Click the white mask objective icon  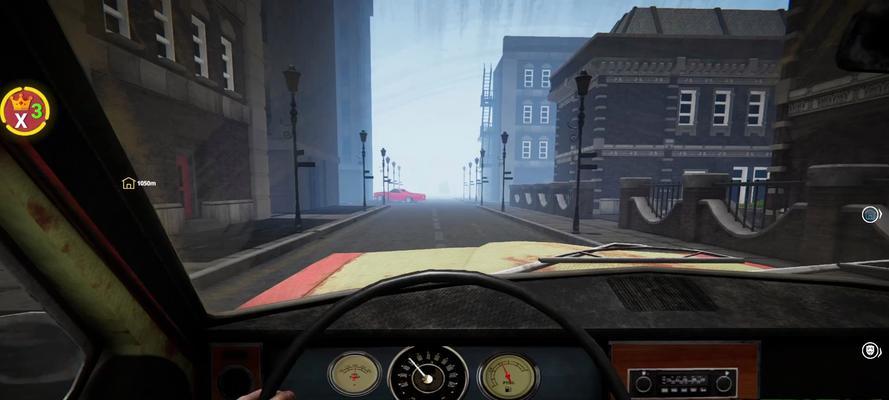click(870, 350)
